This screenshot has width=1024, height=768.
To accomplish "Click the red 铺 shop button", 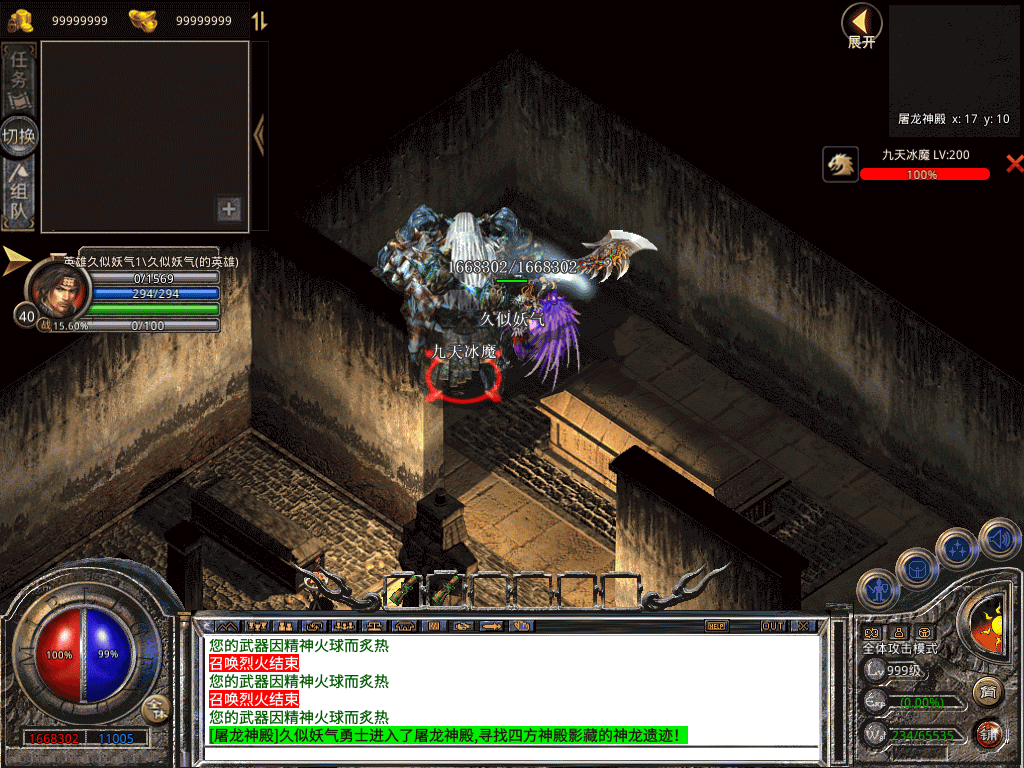I will (x=989, y=734).
